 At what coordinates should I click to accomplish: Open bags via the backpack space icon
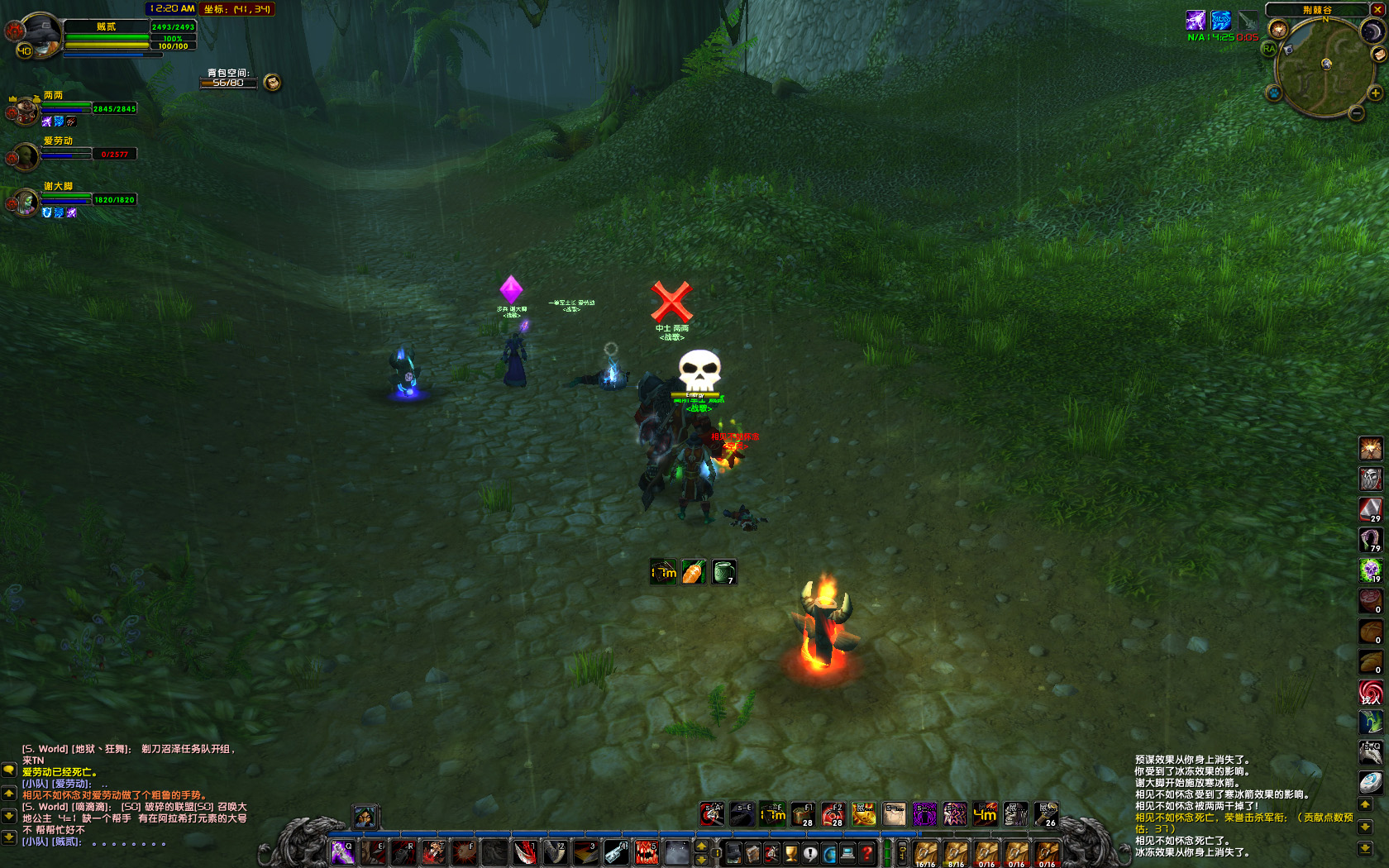click(x=272, y=82)
